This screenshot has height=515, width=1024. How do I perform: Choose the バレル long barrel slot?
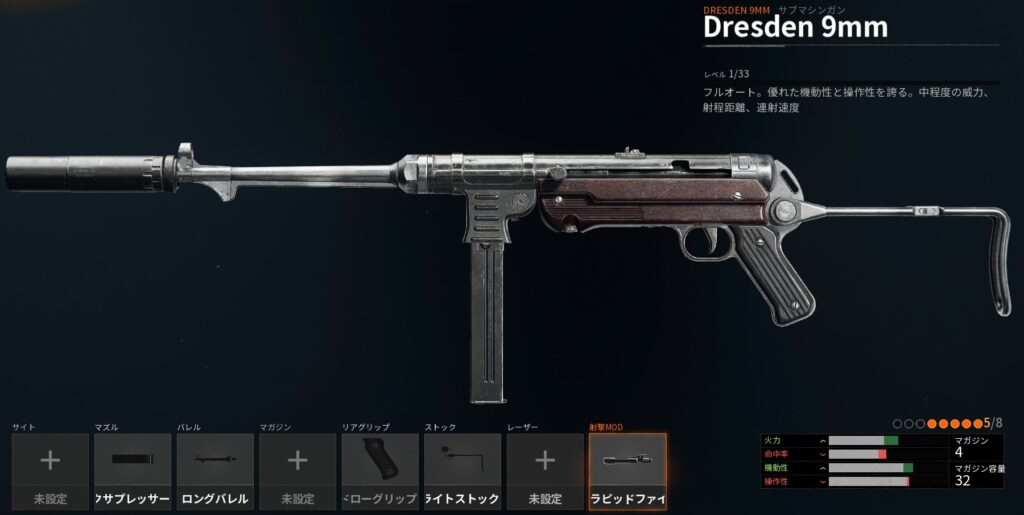click(x=215, y=471)
